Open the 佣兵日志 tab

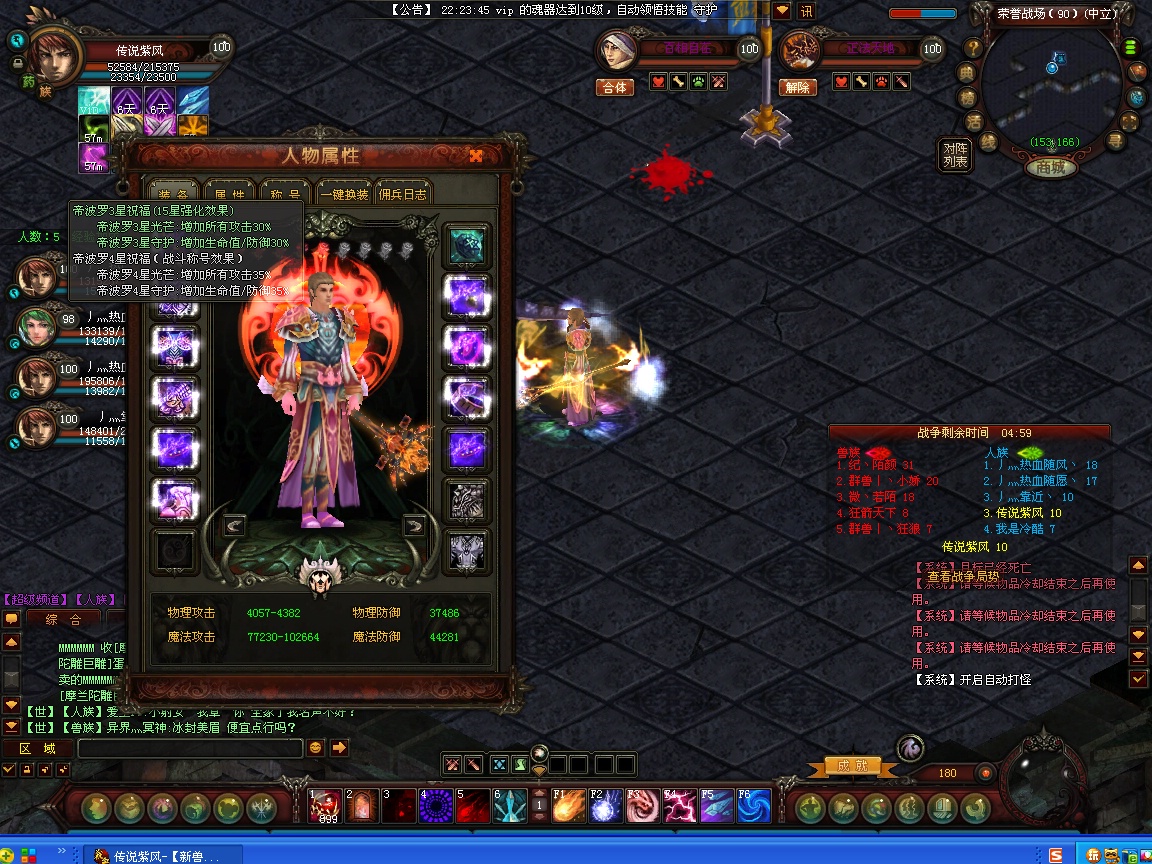click(x=404, y=194)
